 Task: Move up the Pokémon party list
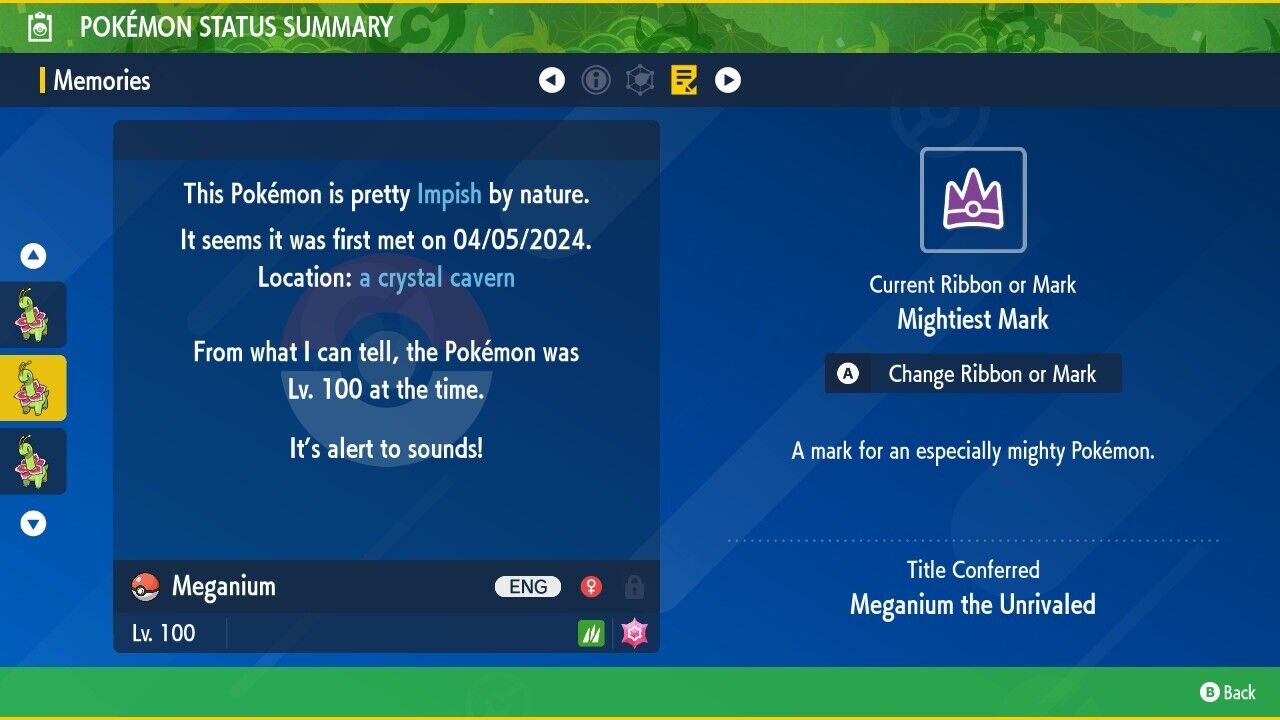point(34,257)
